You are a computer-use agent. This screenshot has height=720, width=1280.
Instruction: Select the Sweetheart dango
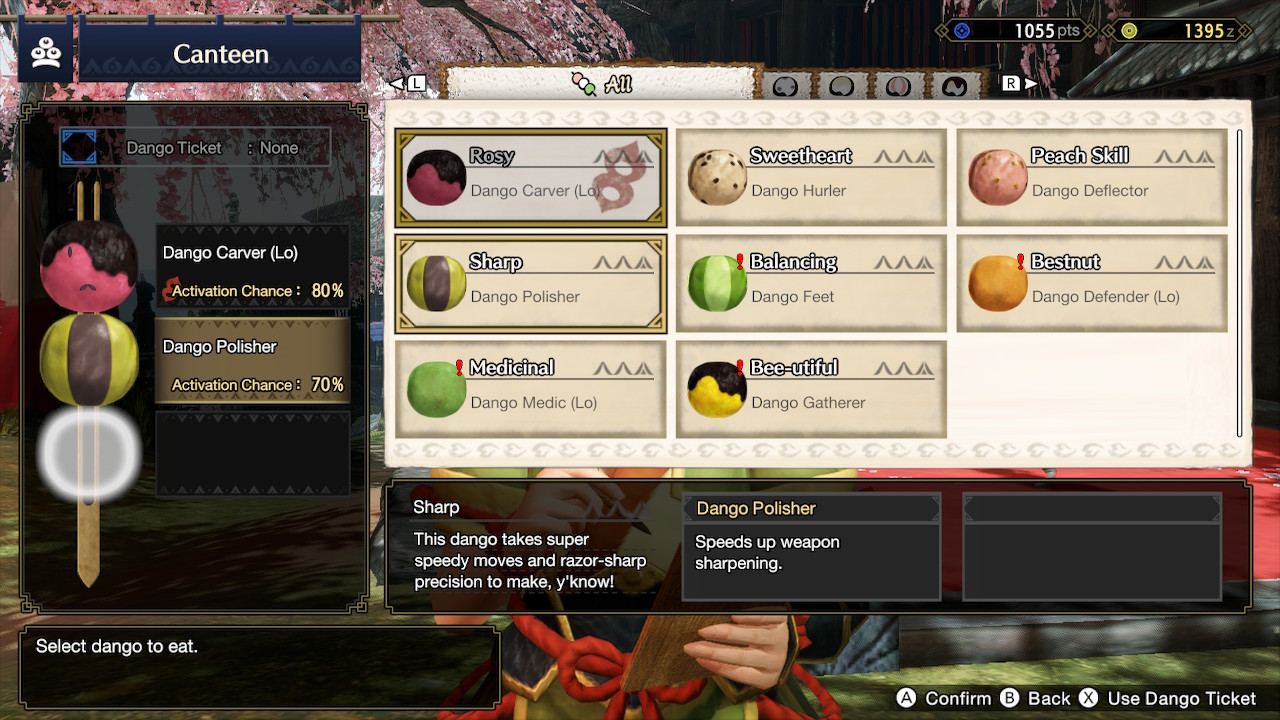click(811, 178)
